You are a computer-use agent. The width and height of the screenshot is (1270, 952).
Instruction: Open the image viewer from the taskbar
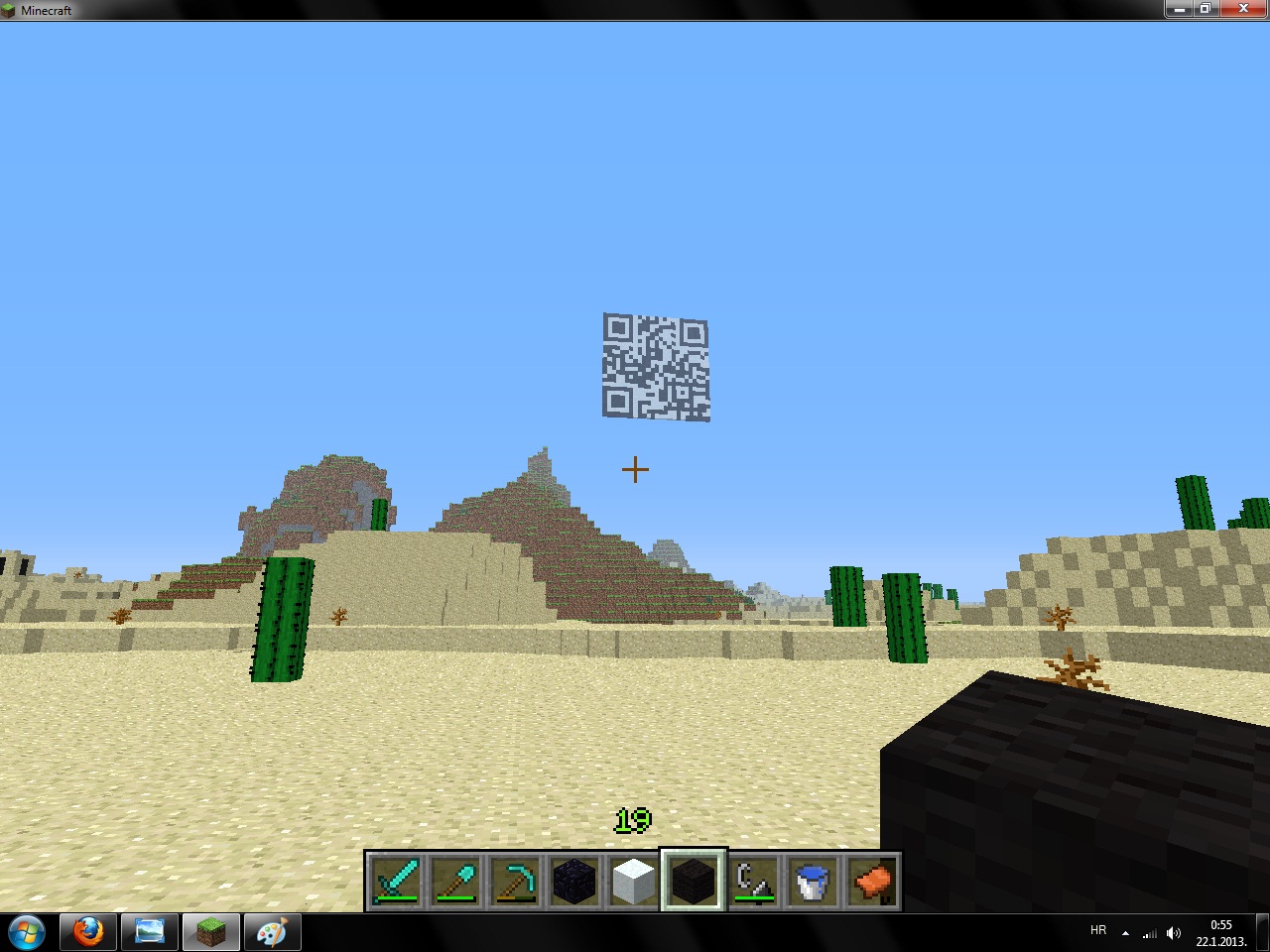click(149, 932)
